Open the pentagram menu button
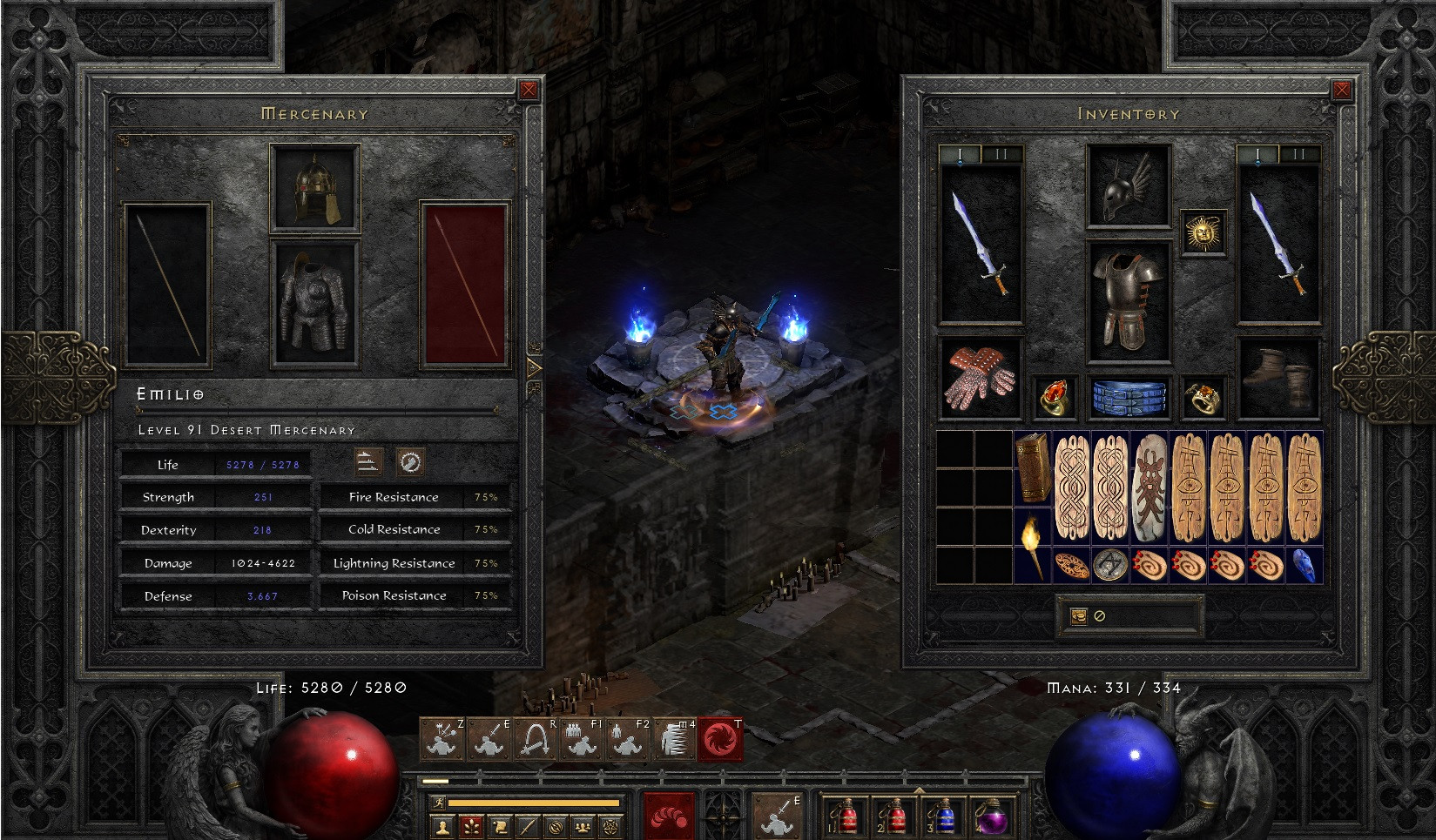Viewport: 1436px width, 840px height. pyautogui.click(x=613, y=826)
